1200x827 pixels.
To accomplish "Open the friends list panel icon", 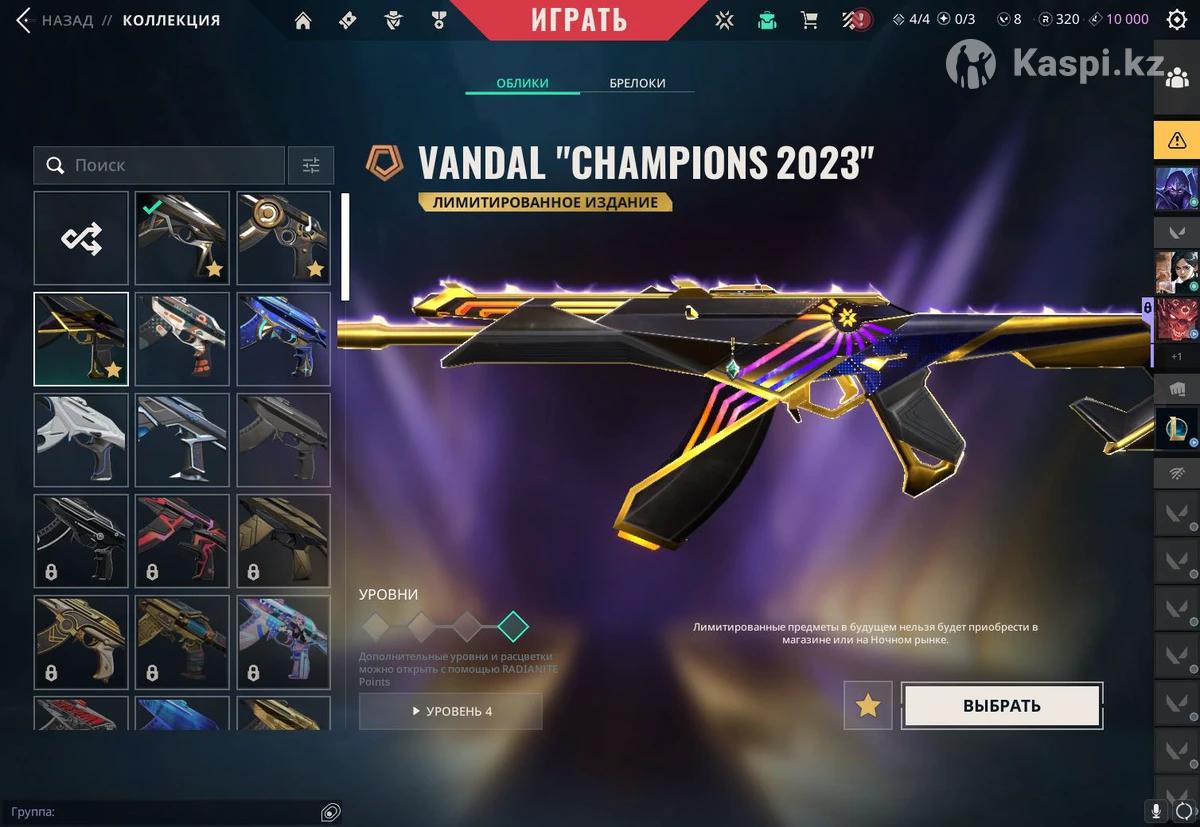I will click(1177, 80).
